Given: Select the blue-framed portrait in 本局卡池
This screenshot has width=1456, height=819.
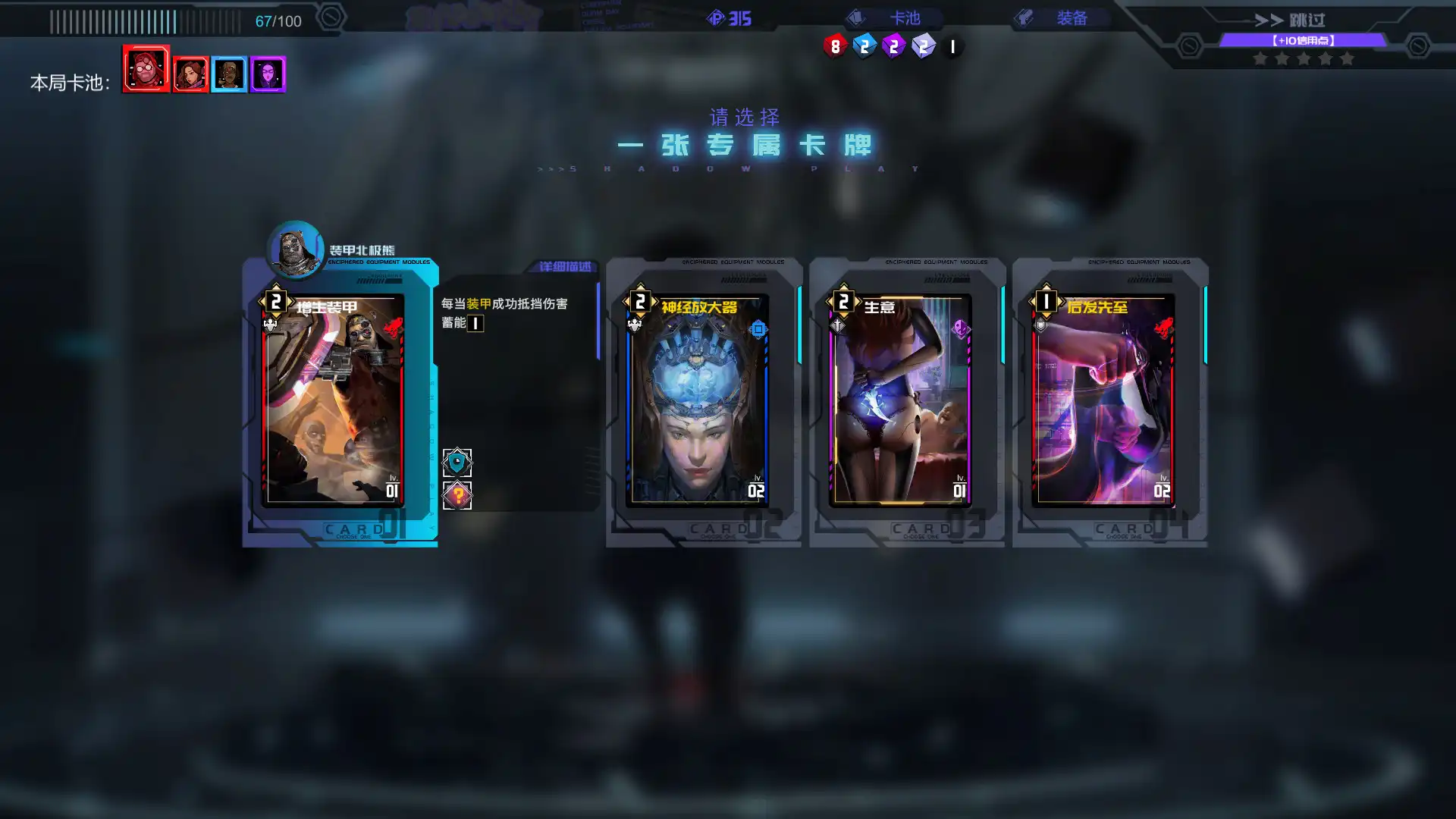Looking at the screenshot, I should point(229,74).
